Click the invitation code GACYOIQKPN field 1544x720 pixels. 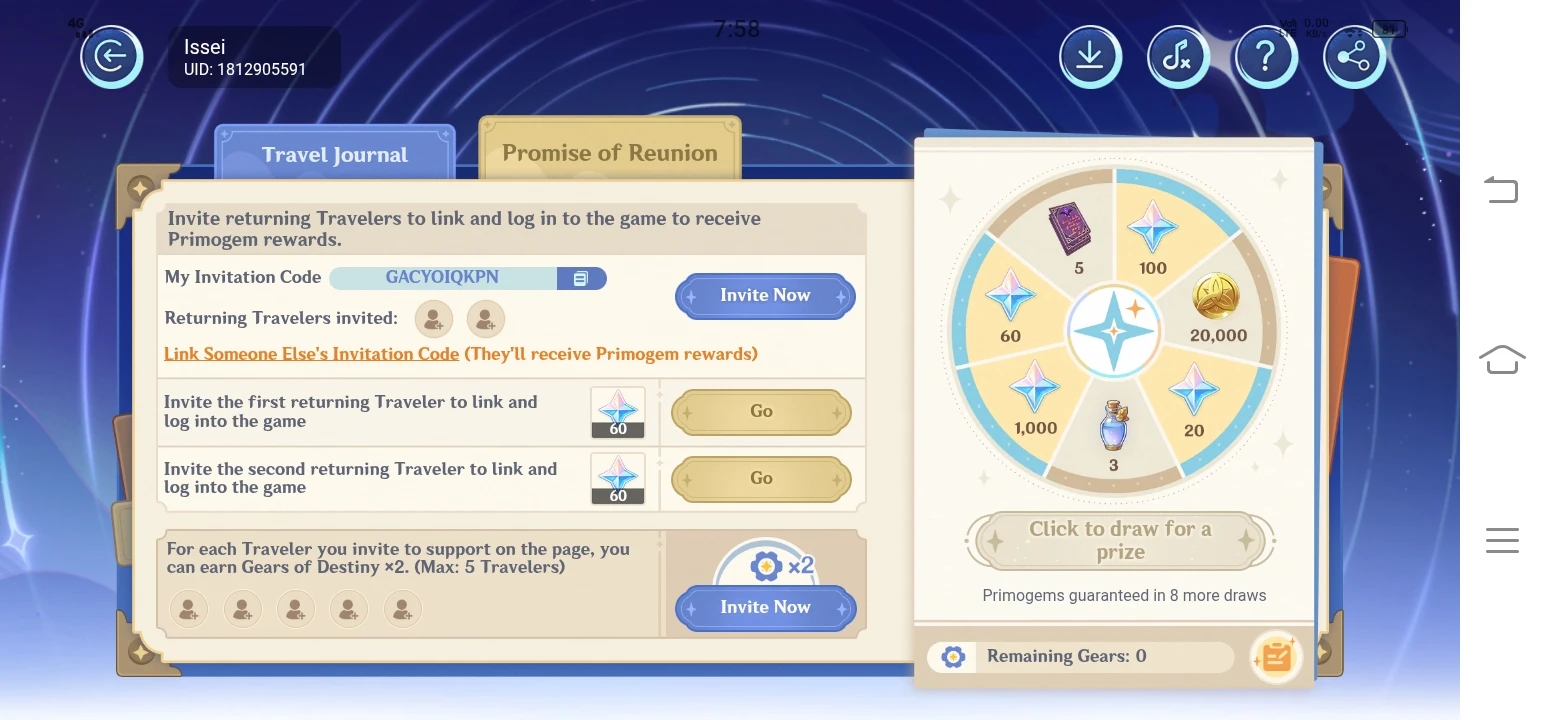click(444, 278)
